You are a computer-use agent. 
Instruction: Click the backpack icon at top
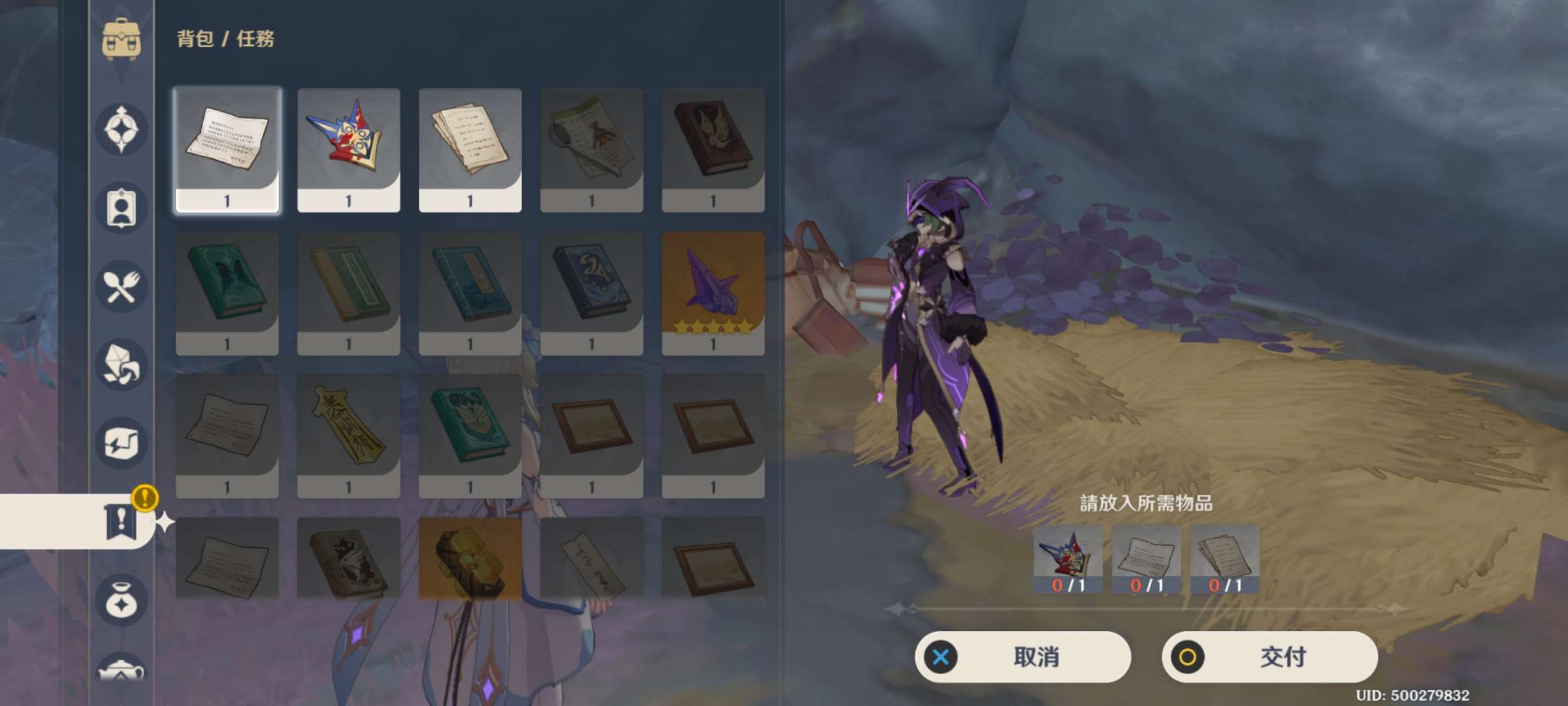tap(122, 39)
